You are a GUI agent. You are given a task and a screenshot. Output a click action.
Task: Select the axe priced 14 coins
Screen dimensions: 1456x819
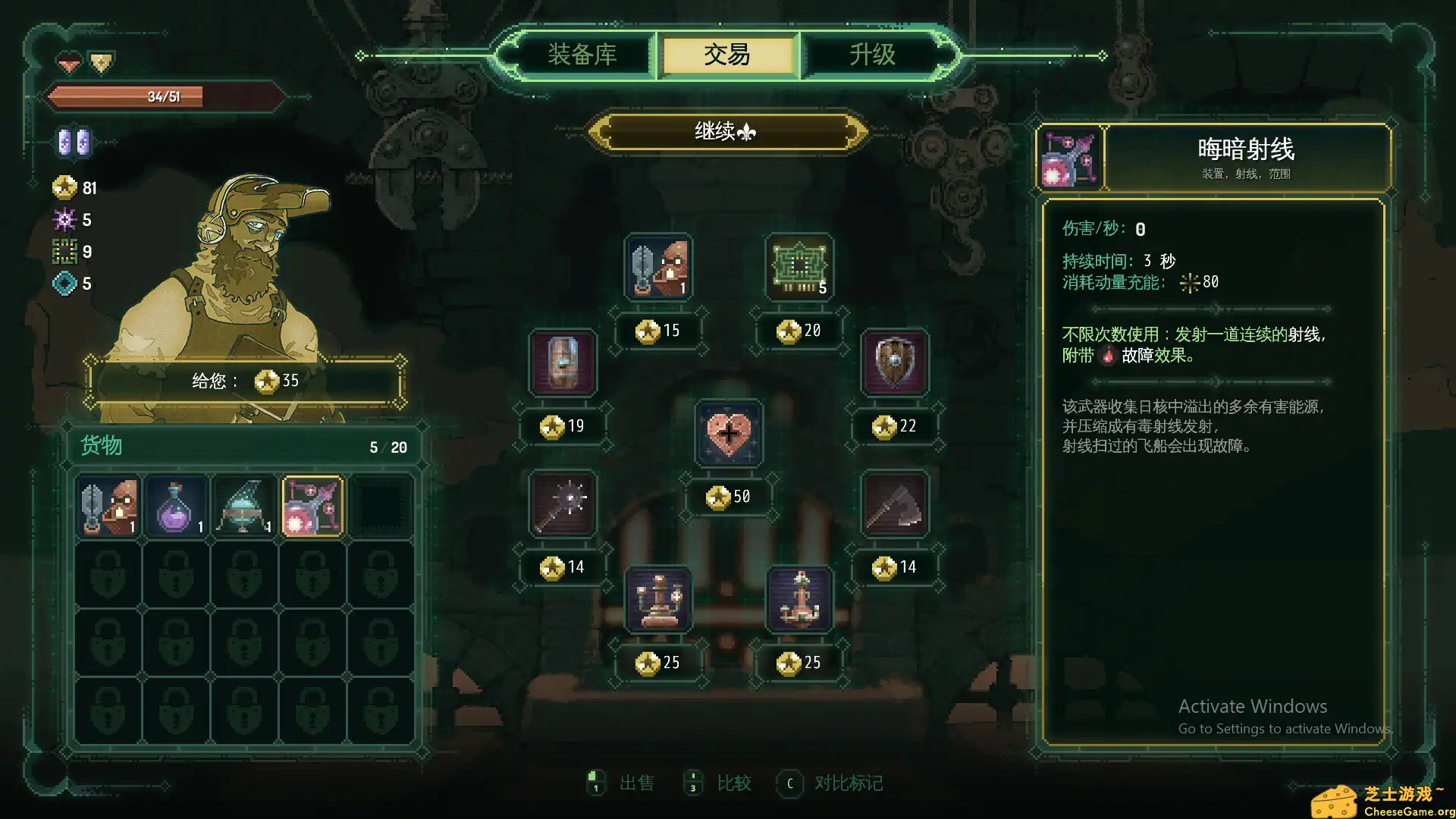pyautogui.click(x=895, y=504)
